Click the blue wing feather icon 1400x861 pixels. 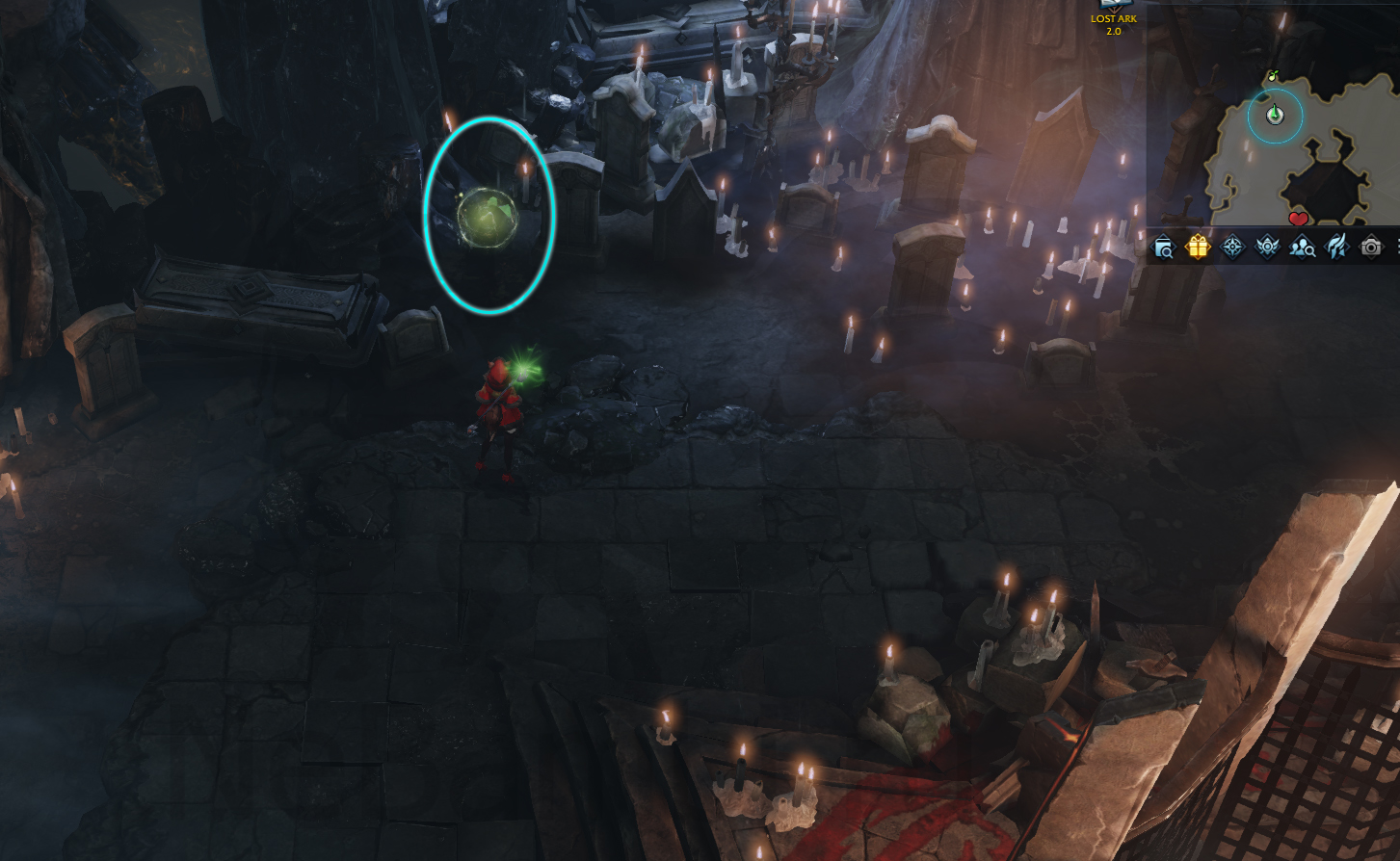pos(1336,248)
